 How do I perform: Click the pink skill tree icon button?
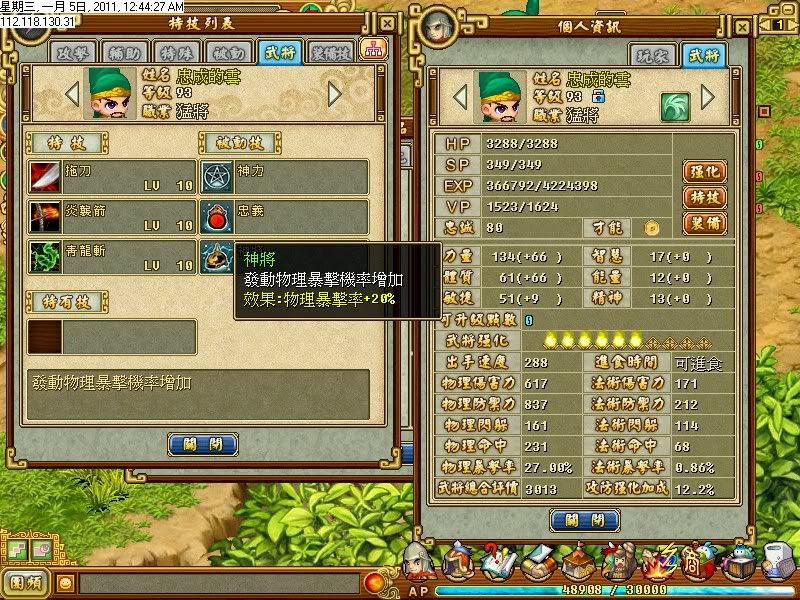(x=373, y=49)
